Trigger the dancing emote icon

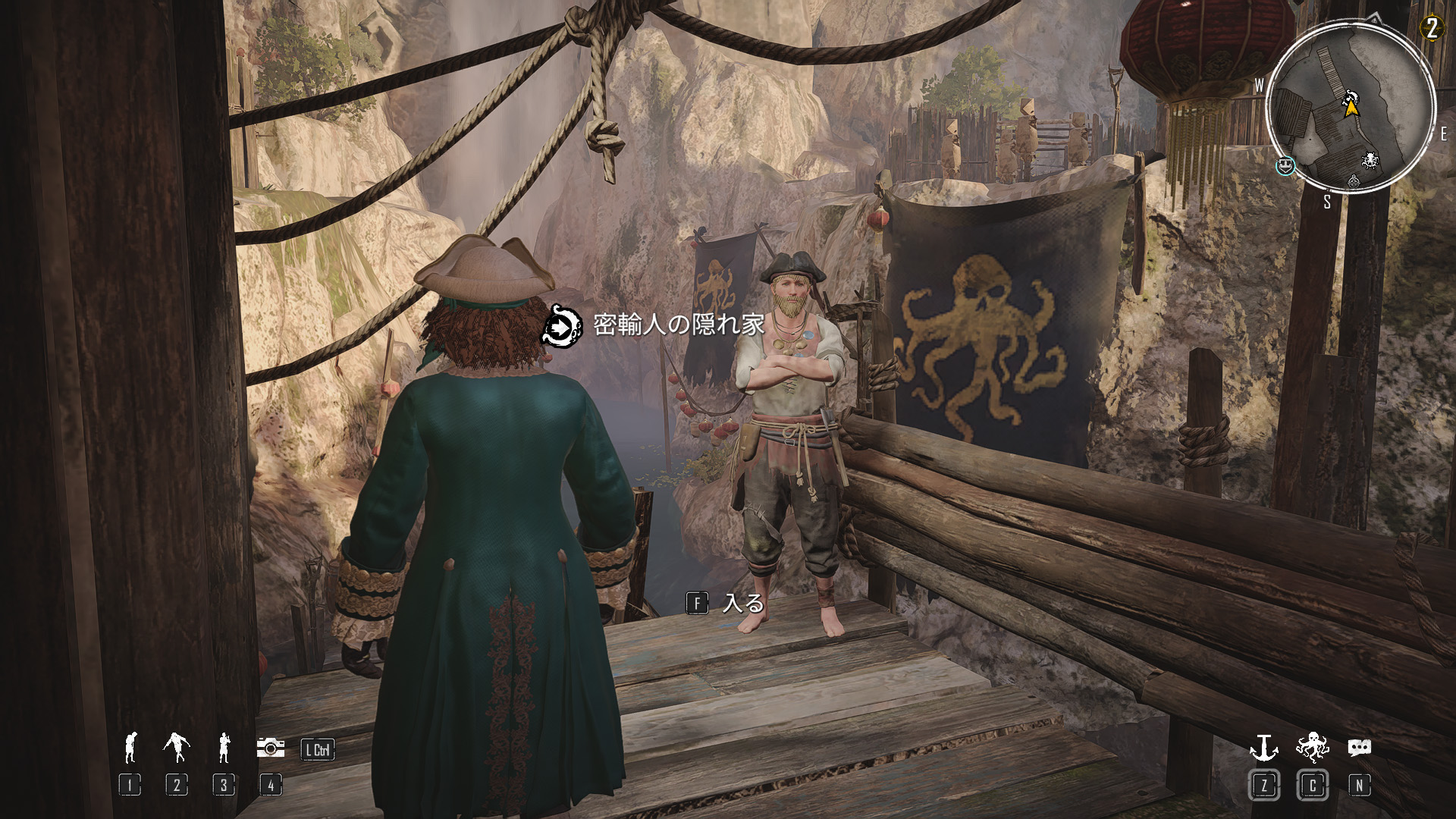pos(176,748)
